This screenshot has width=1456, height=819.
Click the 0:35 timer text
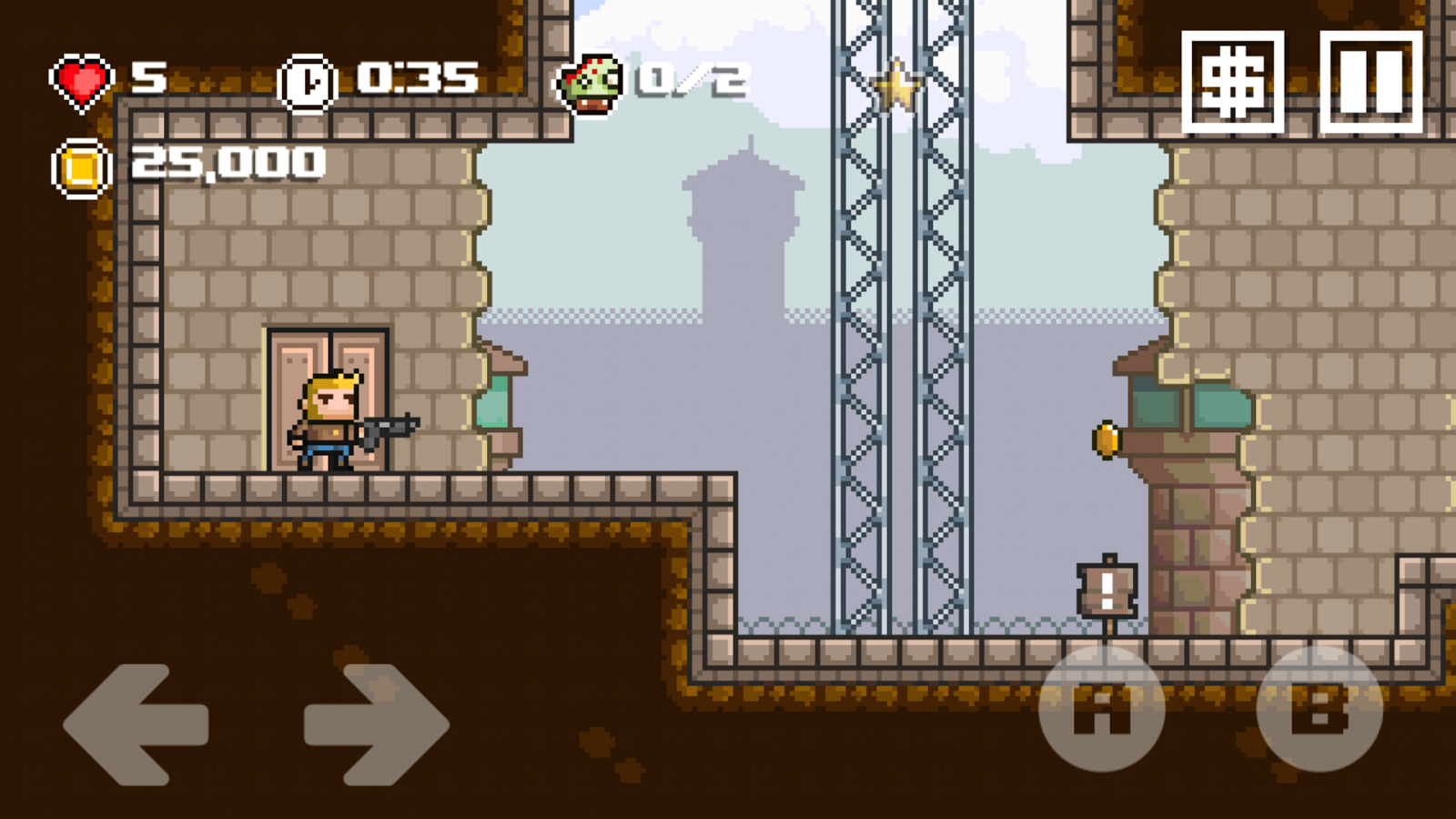click(x=414, y=77)
